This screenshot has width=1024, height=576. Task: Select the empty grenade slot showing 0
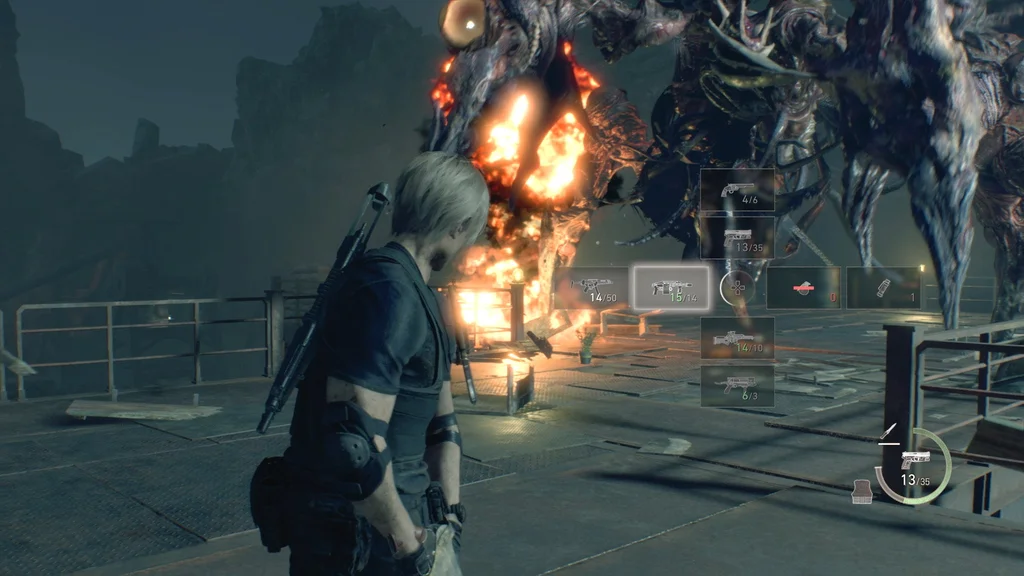[803, 288]
